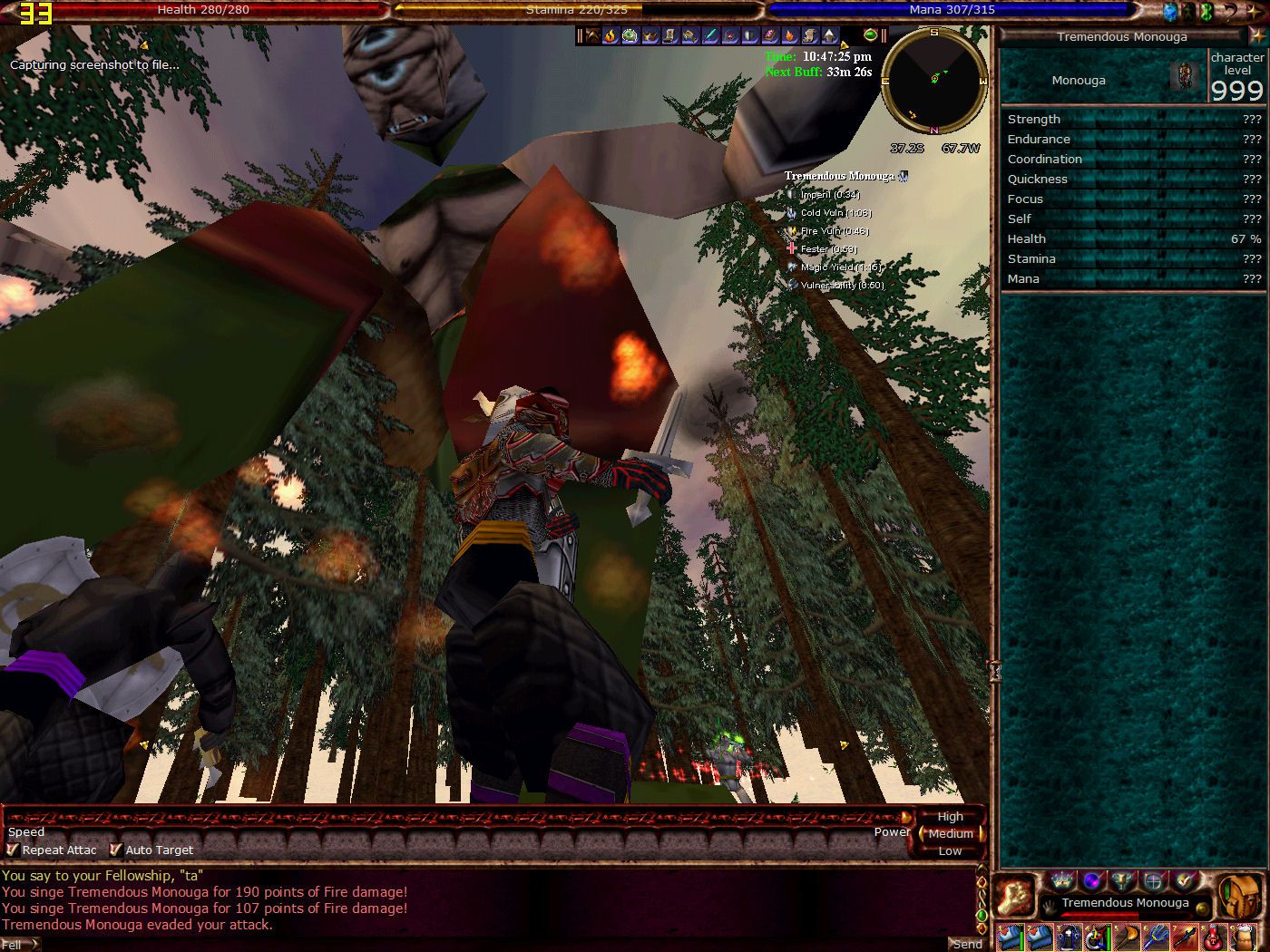Click the flame icon in top toolbar
1270x952 pixels.
click(x=611, y=36)
